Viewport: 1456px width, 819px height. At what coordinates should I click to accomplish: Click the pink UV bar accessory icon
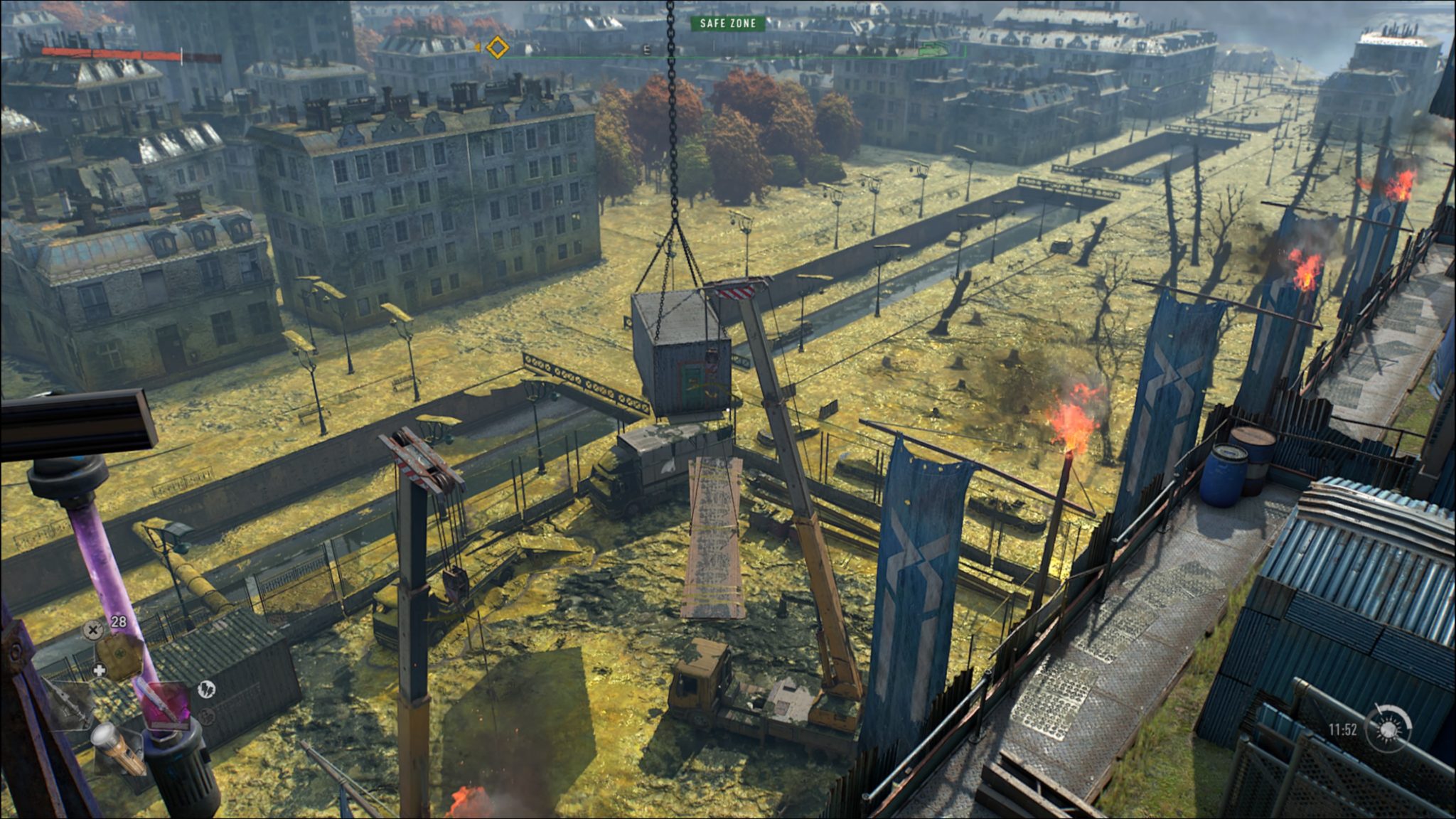[166, 705]
